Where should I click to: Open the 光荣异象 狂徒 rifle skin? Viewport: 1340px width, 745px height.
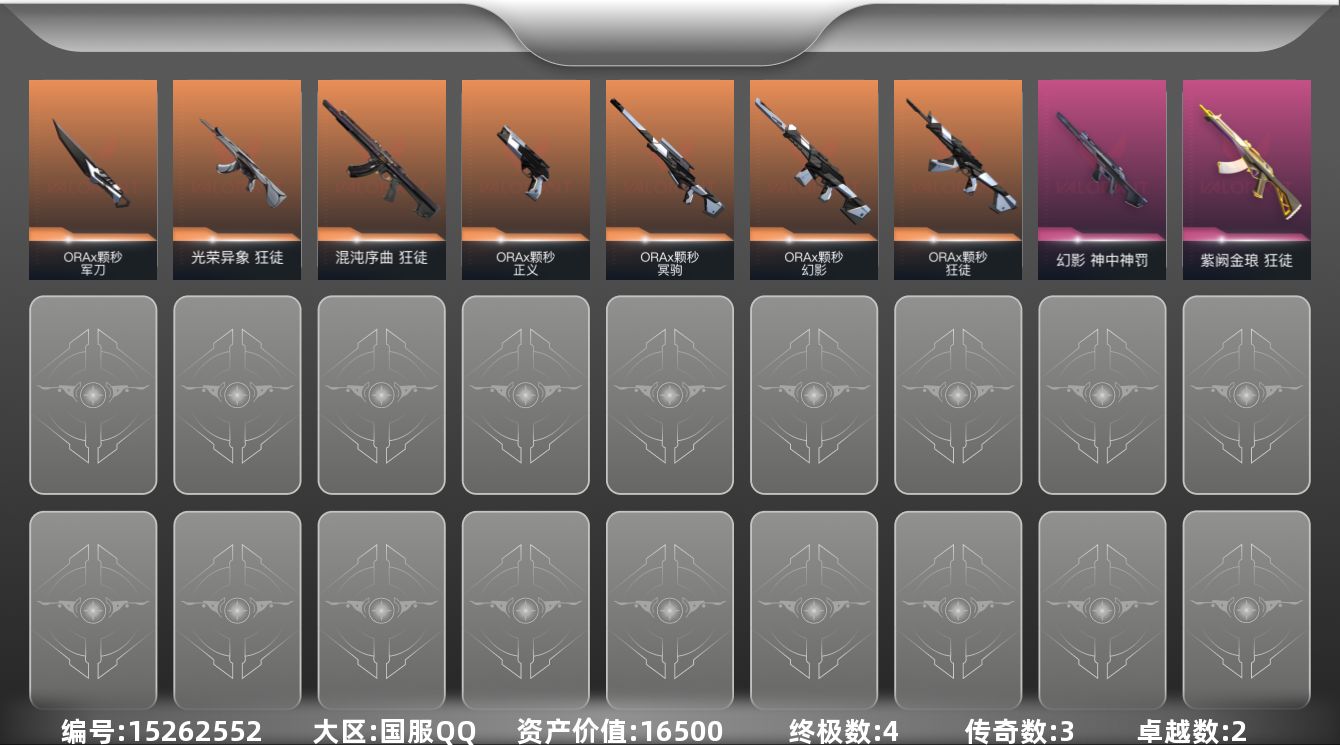[237, 180]
